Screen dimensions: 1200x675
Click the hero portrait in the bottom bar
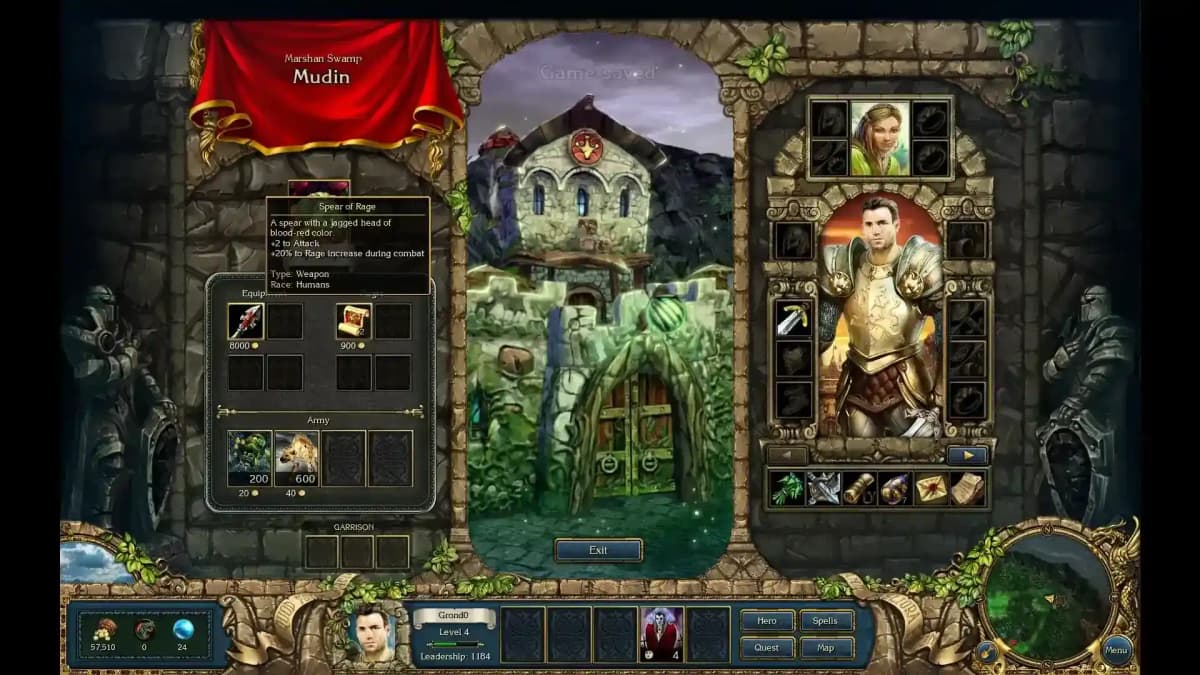(x=372, y=633)
